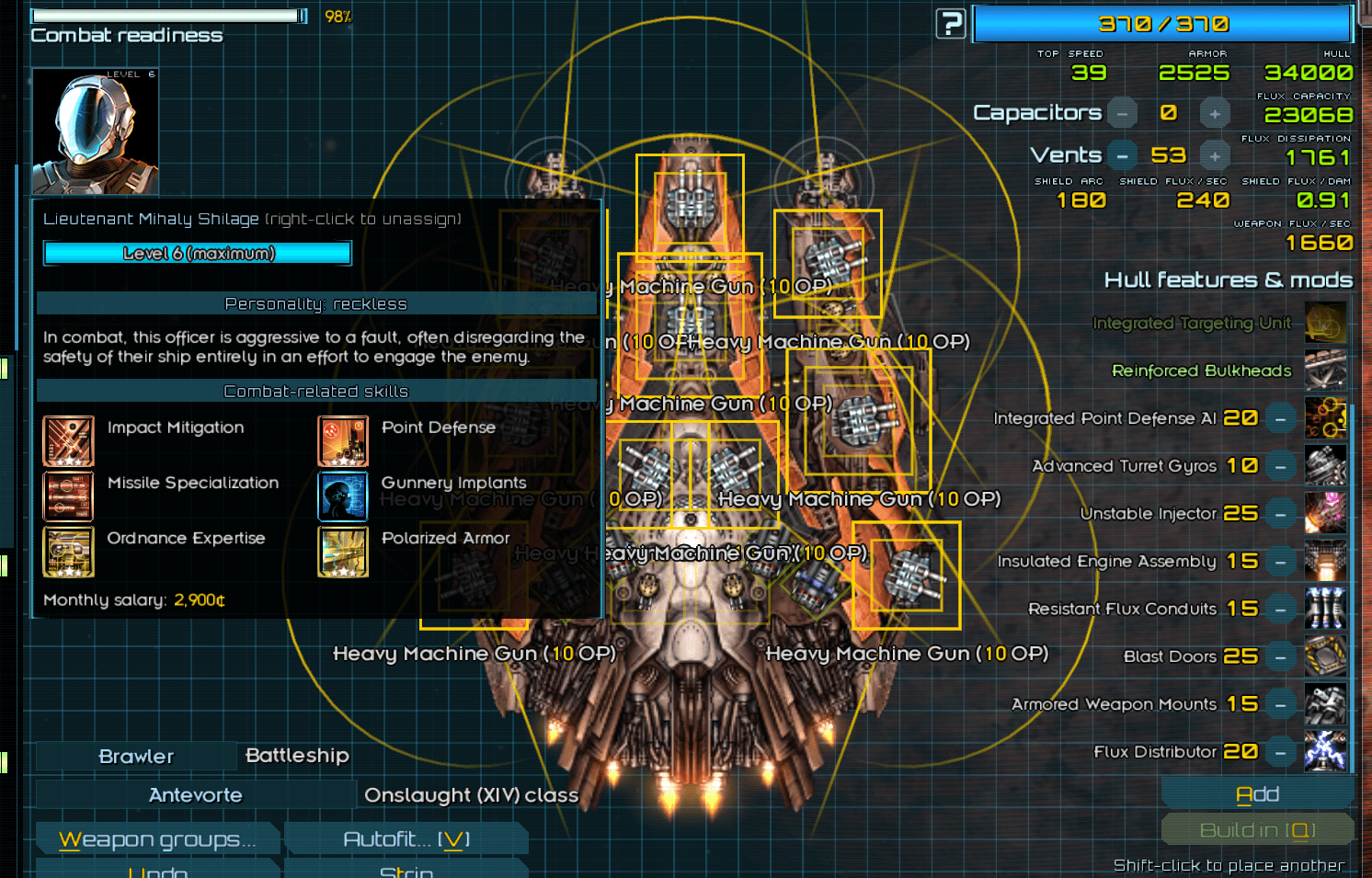Decrease Vents with the minus button
The height and width of the screenshot is (878, 1372).
[x=1122, y=154]
